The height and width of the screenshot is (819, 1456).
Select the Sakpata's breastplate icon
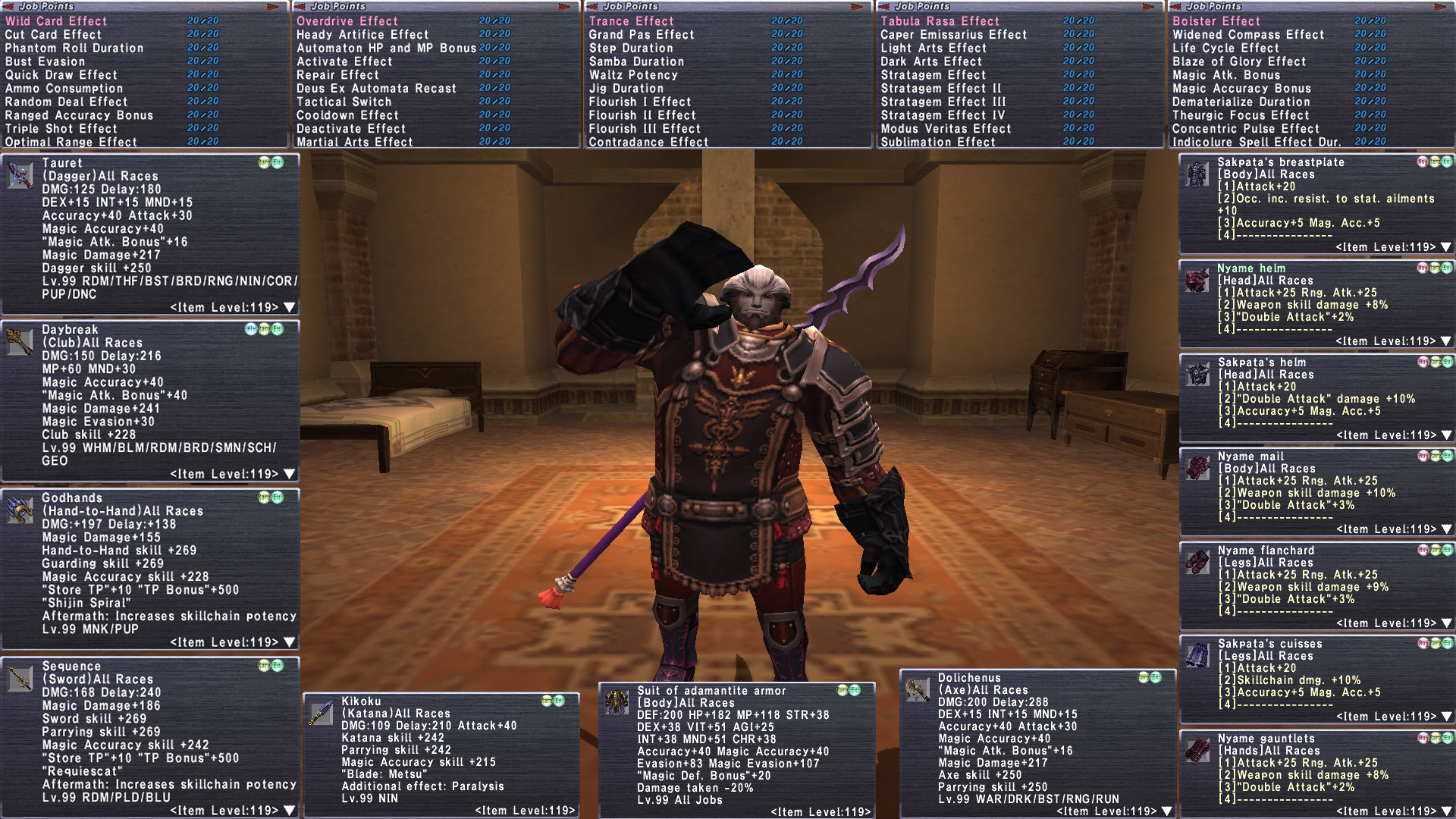[1197, 174]
